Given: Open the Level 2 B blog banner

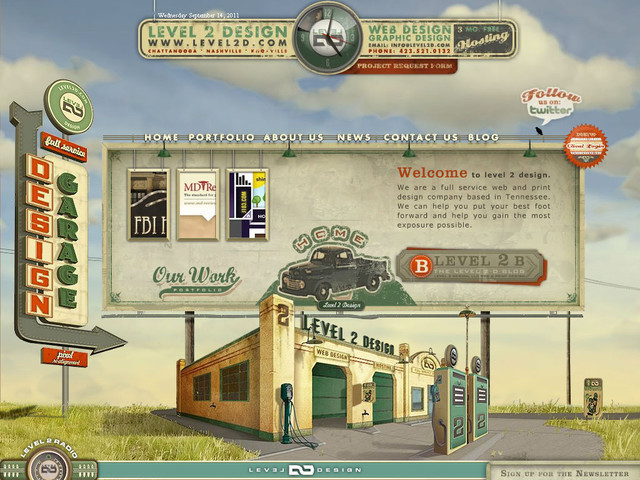Looking at the screenshot, I should click(x=470, y=267).
